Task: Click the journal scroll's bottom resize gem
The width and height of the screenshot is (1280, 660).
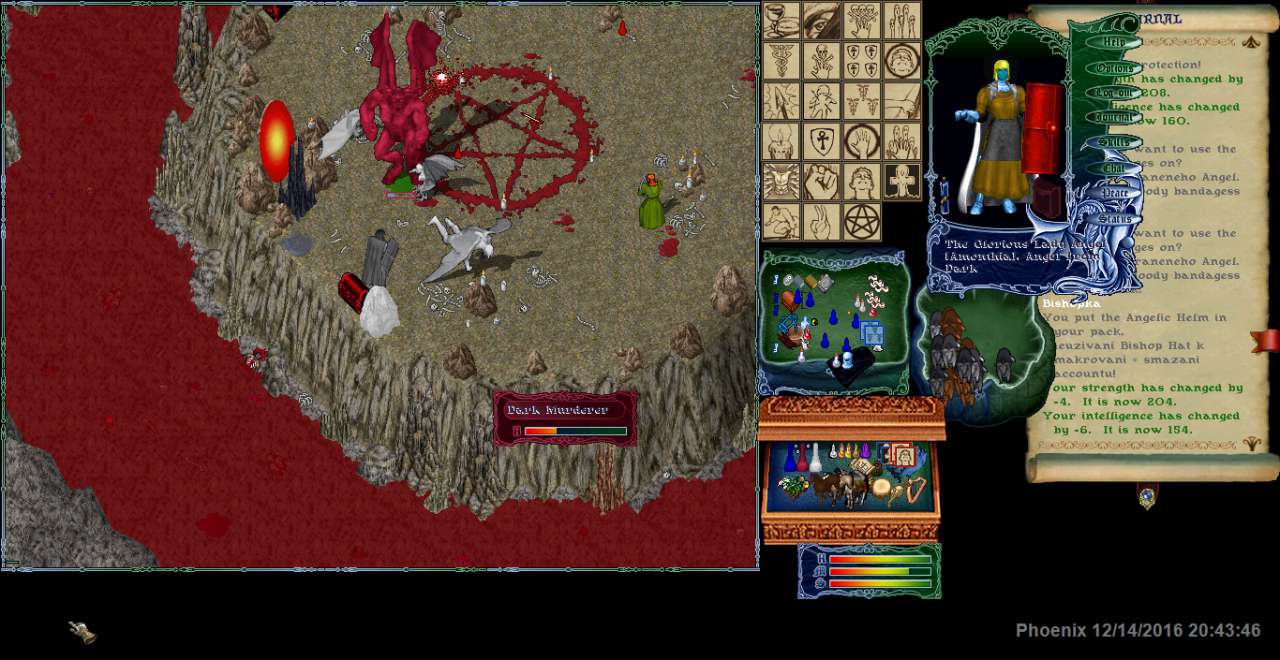Action: (x=1147, y=496)
